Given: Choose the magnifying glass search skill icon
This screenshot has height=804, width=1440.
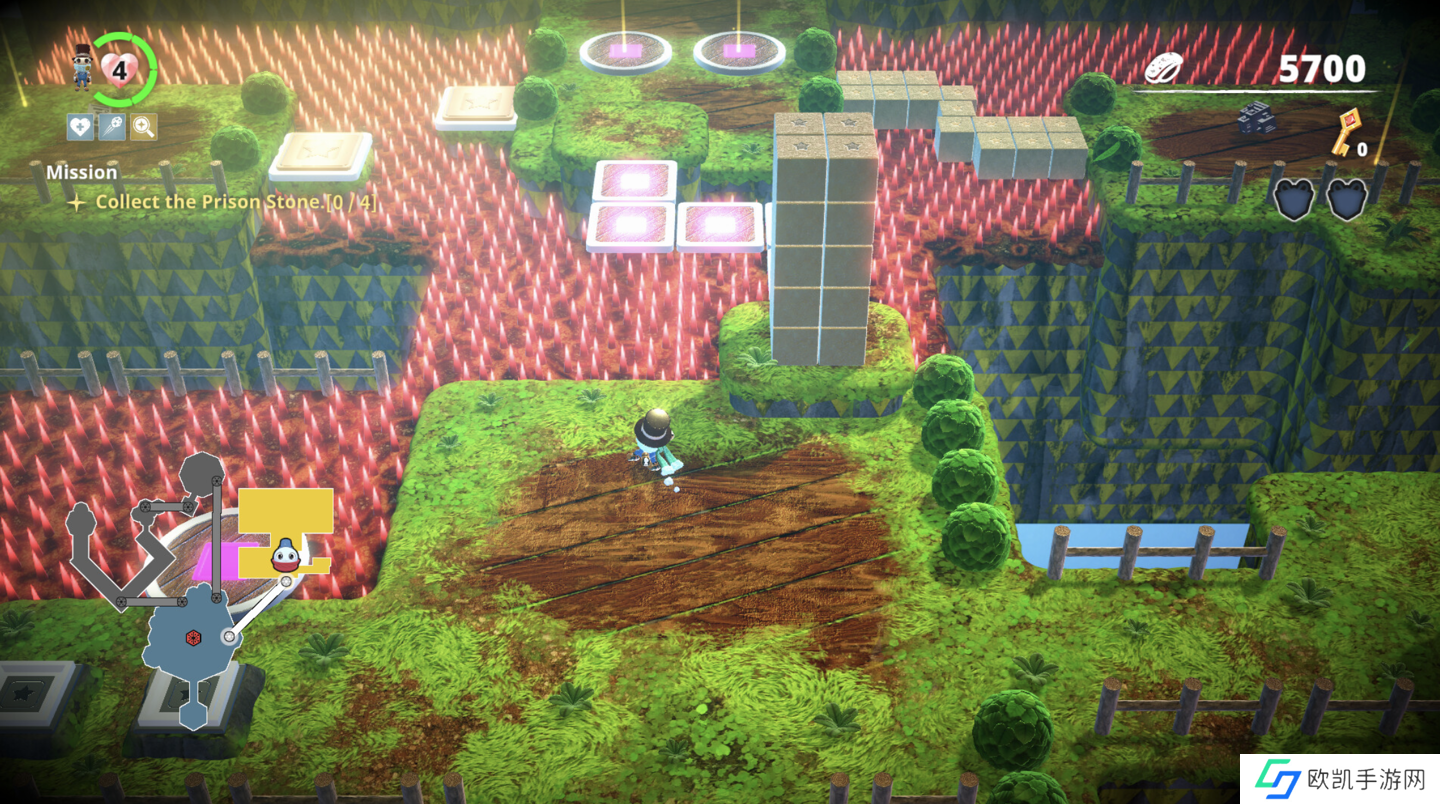Looking at the screenshot, I should tap(144, 127).
